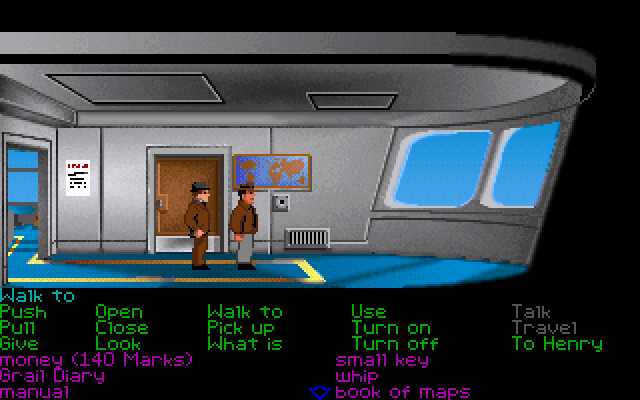Select the Turn off verb
The image size is (640, 400).
(x=394, y=344)
